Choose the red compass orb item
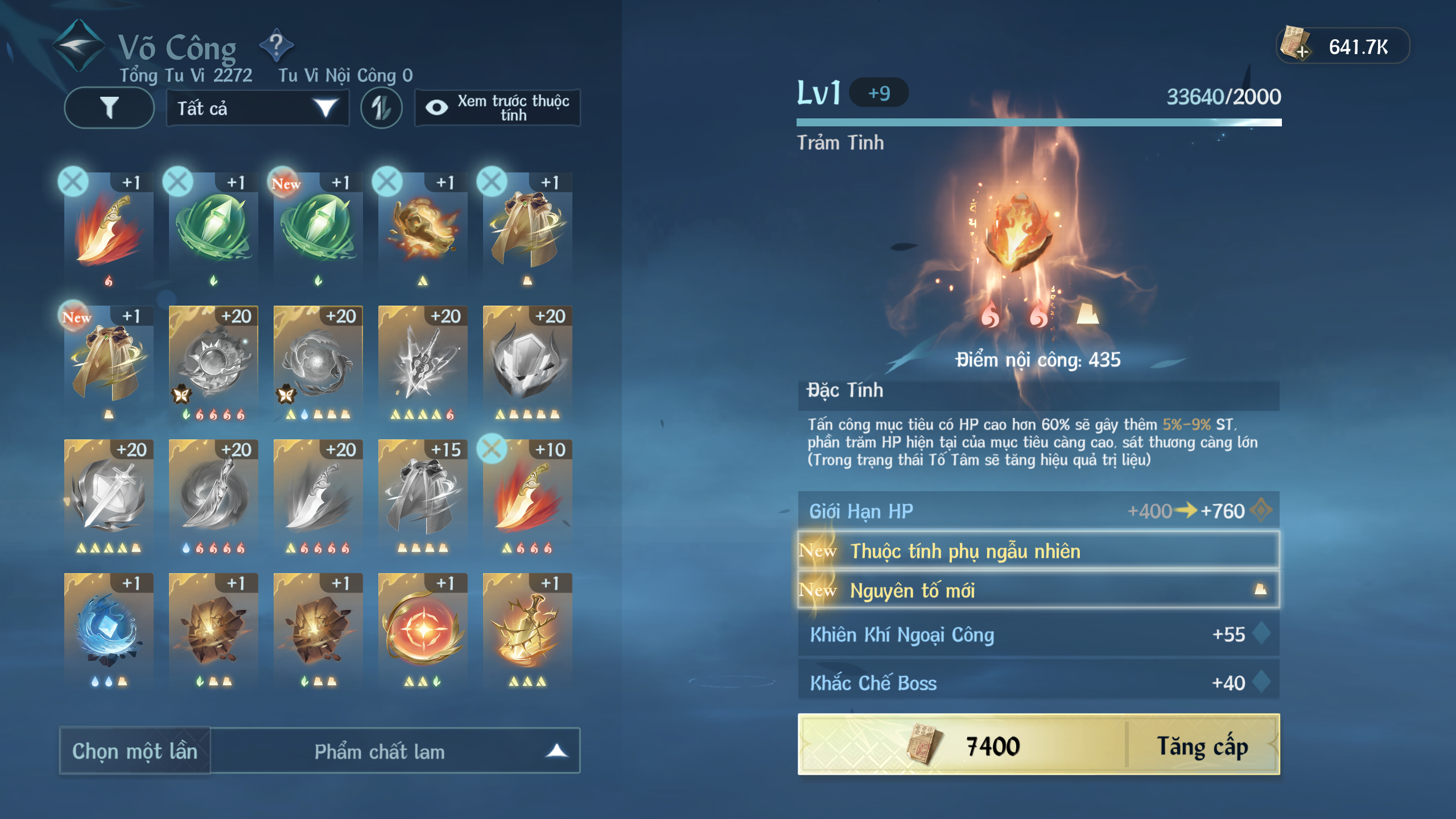 pos(423,629)
